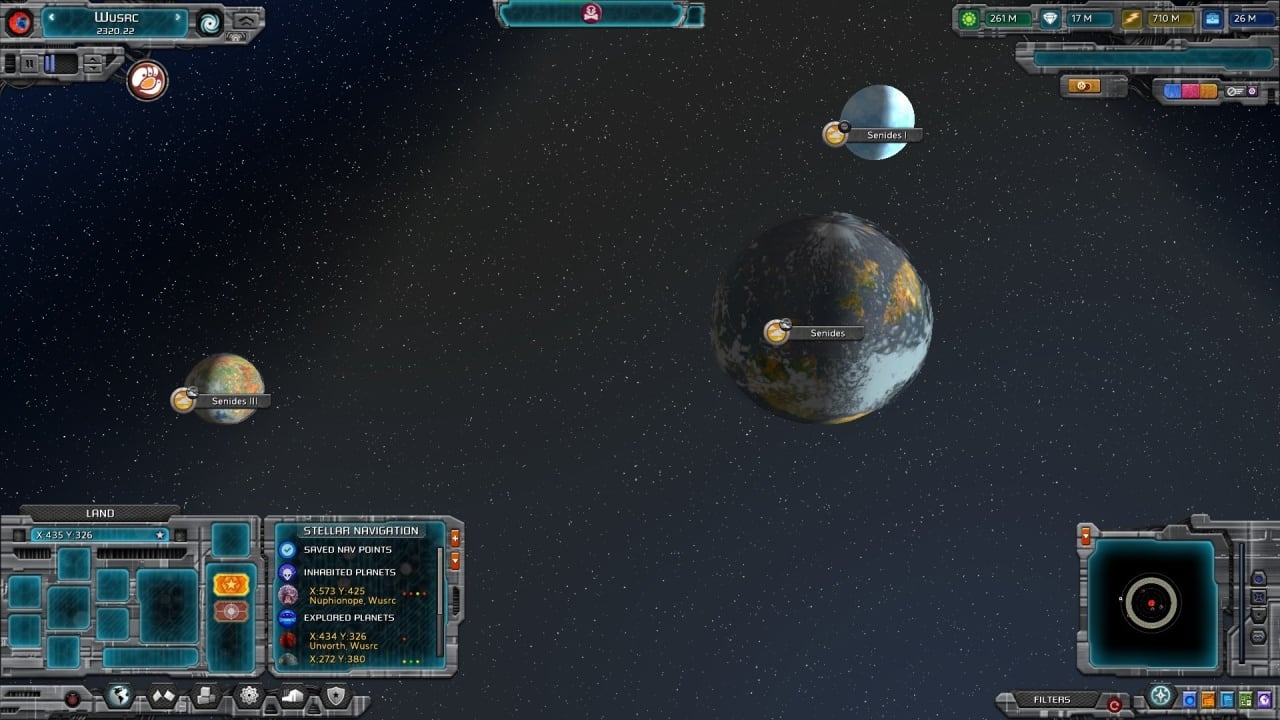Open the galaxy spiral icon beside Wusrc

pyautogui.click(x=210, y=23)
